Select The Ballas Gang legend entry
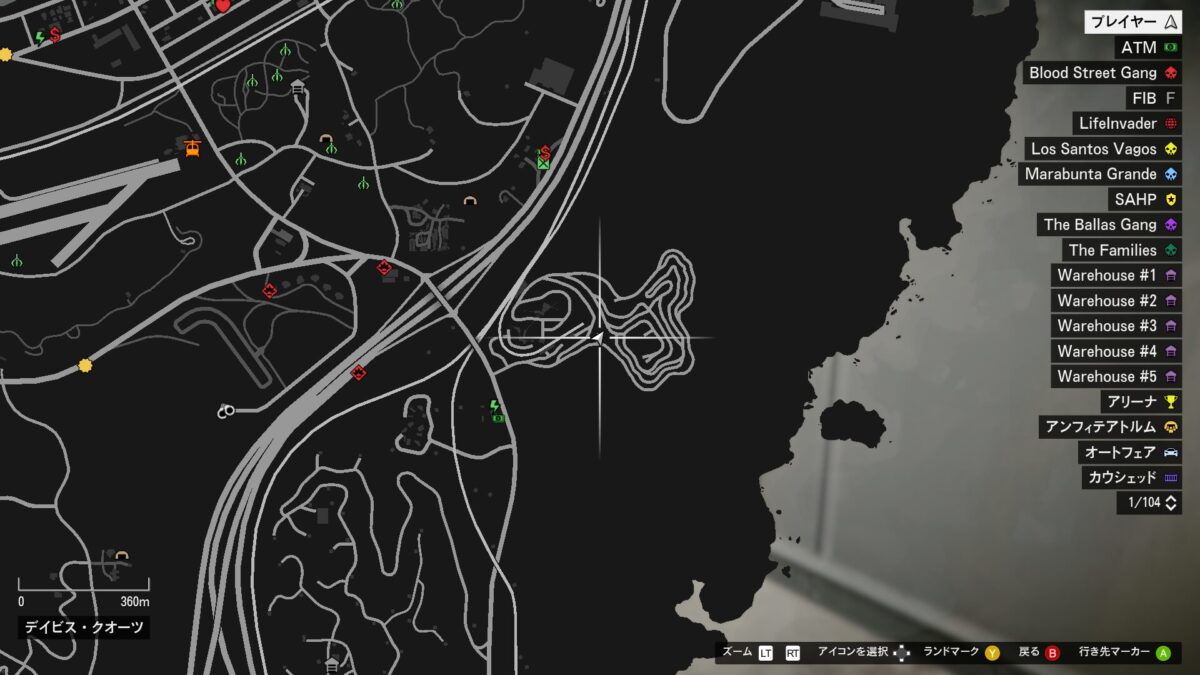 click(1110, 225)
